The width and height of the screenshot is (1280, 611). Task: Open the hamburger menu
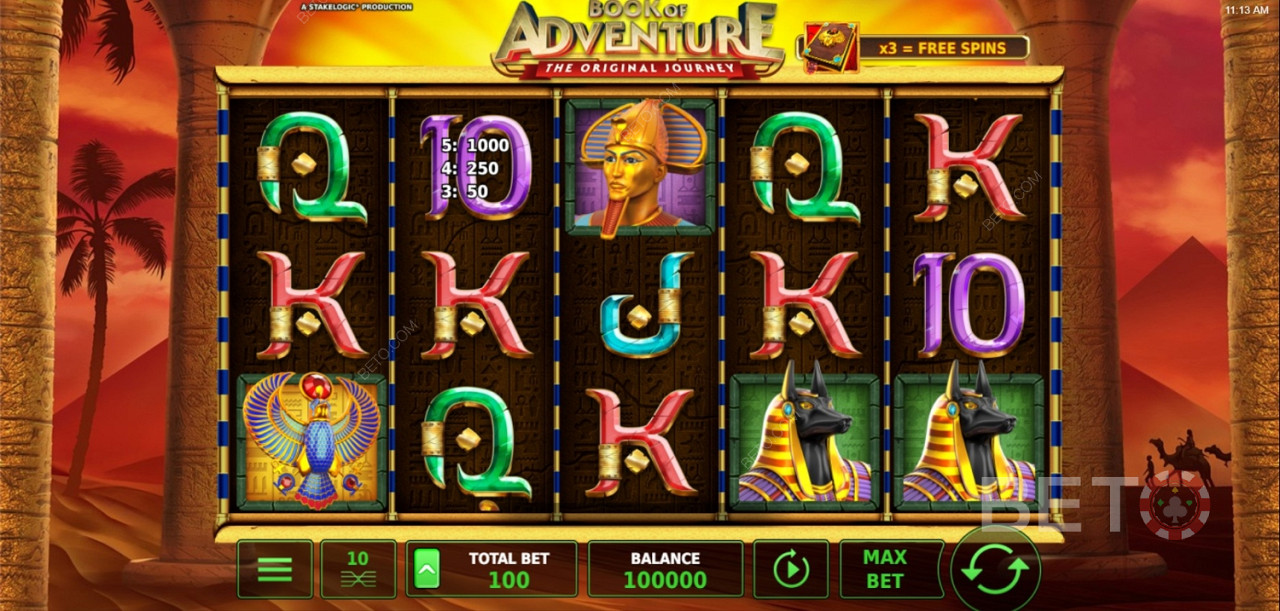pos(274,570)
